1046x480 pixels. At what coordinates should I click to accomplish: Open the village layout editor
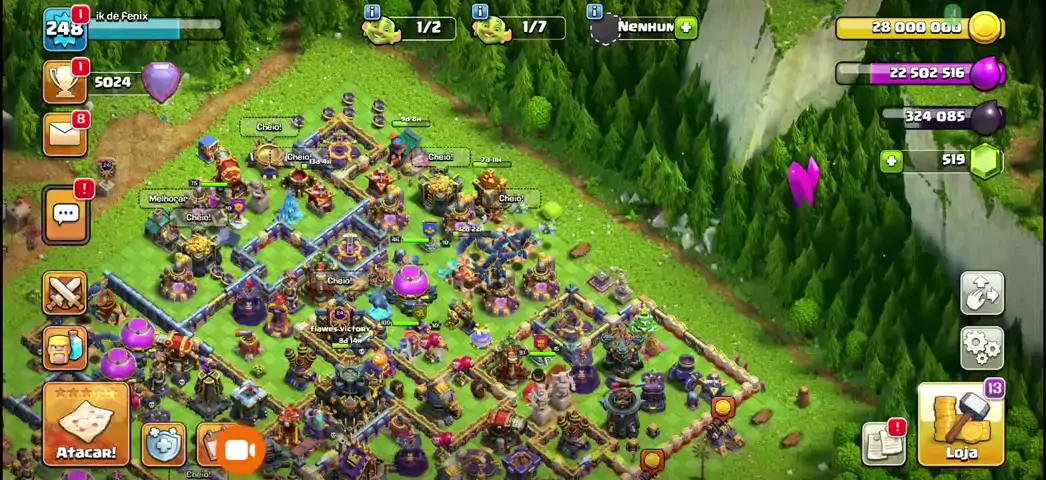982,293
